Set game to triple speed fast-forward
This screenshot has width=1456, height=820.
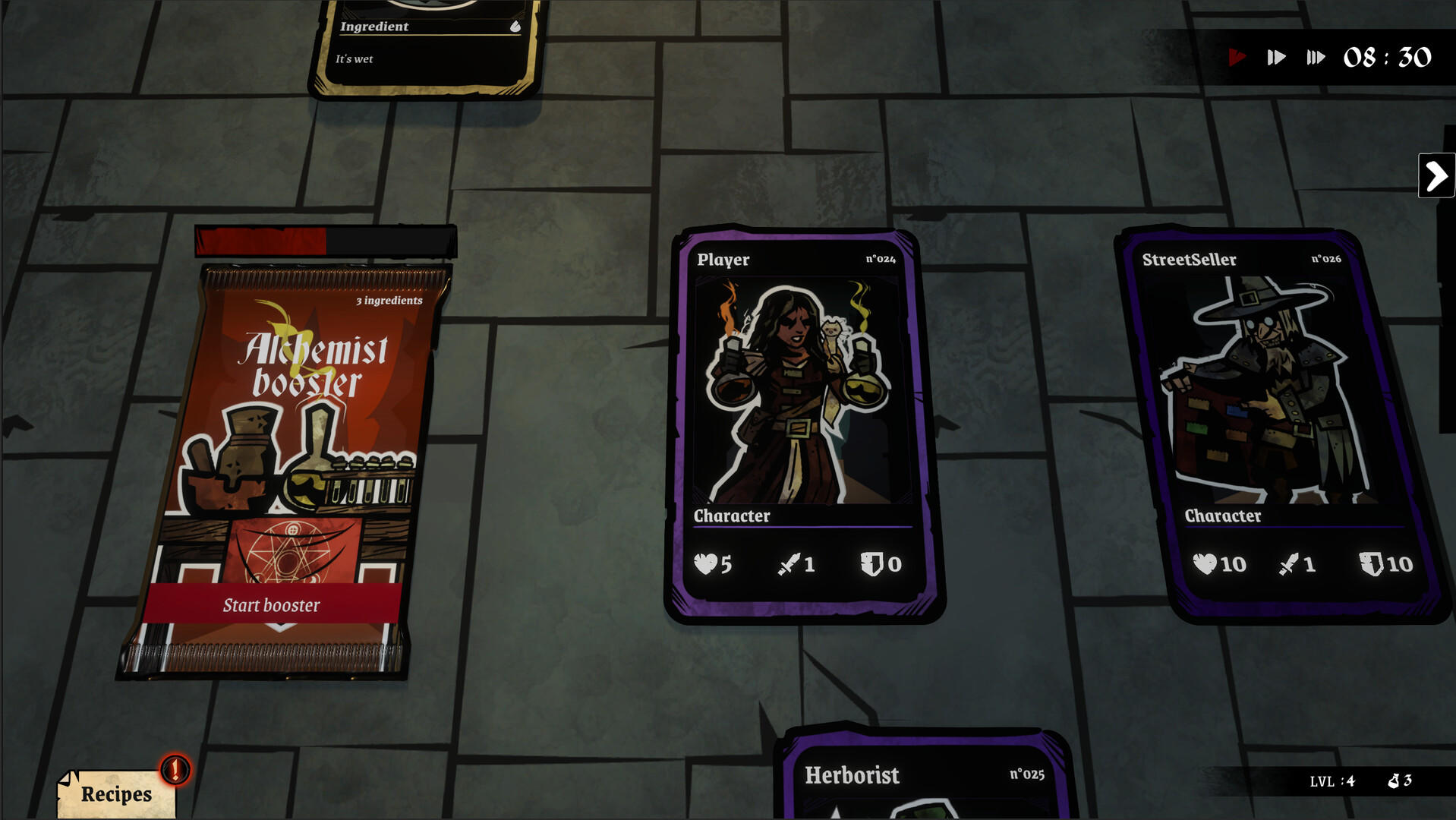point(1316,56)
